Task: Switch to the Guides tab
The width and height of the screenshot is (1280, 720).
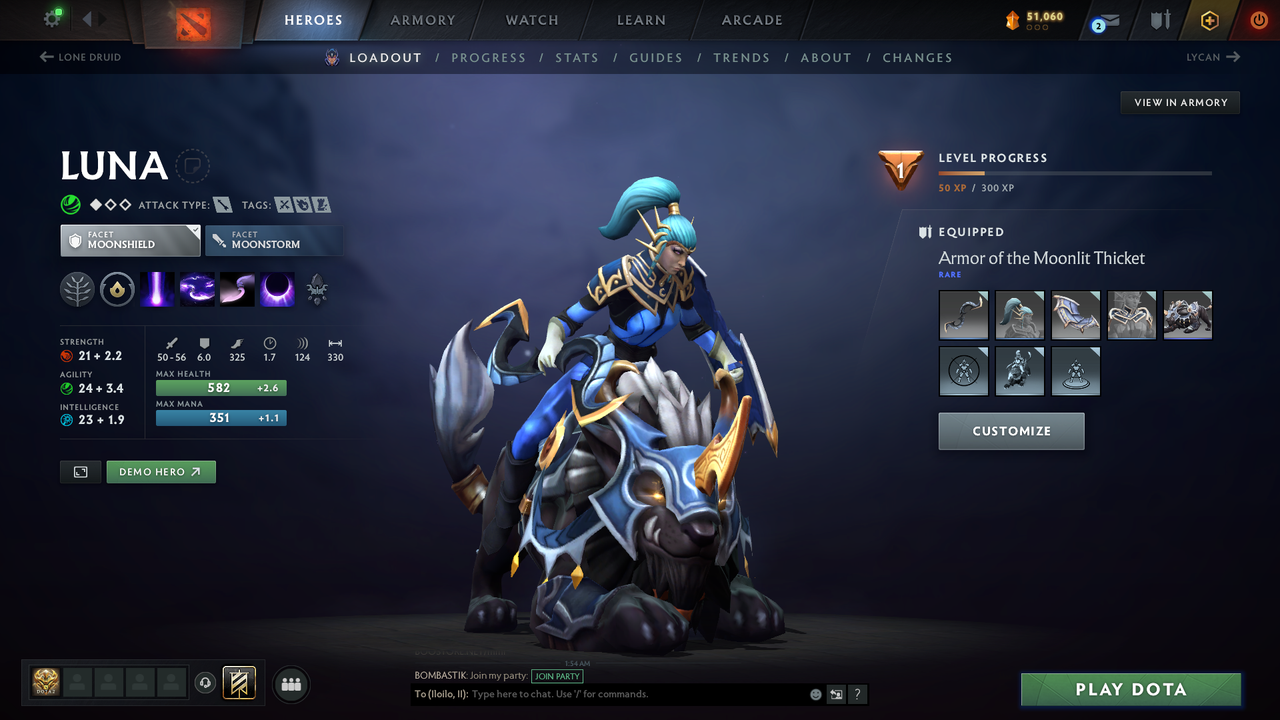Action: pyautogui.click(x=656, y=58)
